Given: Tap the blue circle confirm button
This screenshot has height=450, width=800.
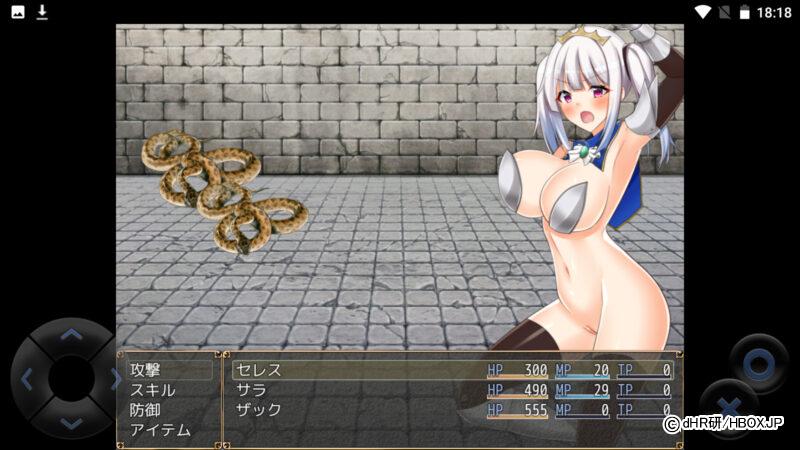Looking at the screenshot, I should [x=759, y=361].
